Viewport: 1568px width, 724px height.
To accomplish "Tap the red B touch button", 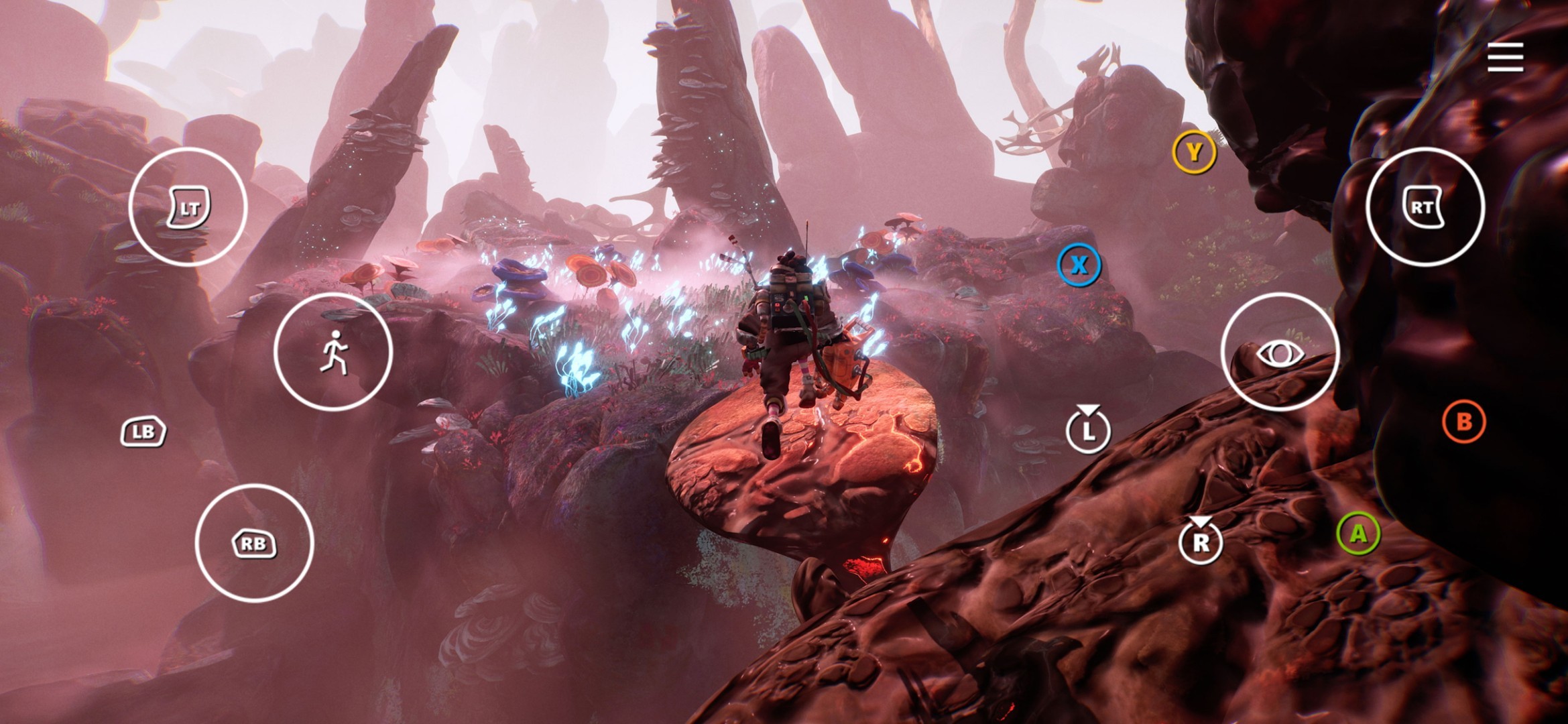I will point(1463,422).
